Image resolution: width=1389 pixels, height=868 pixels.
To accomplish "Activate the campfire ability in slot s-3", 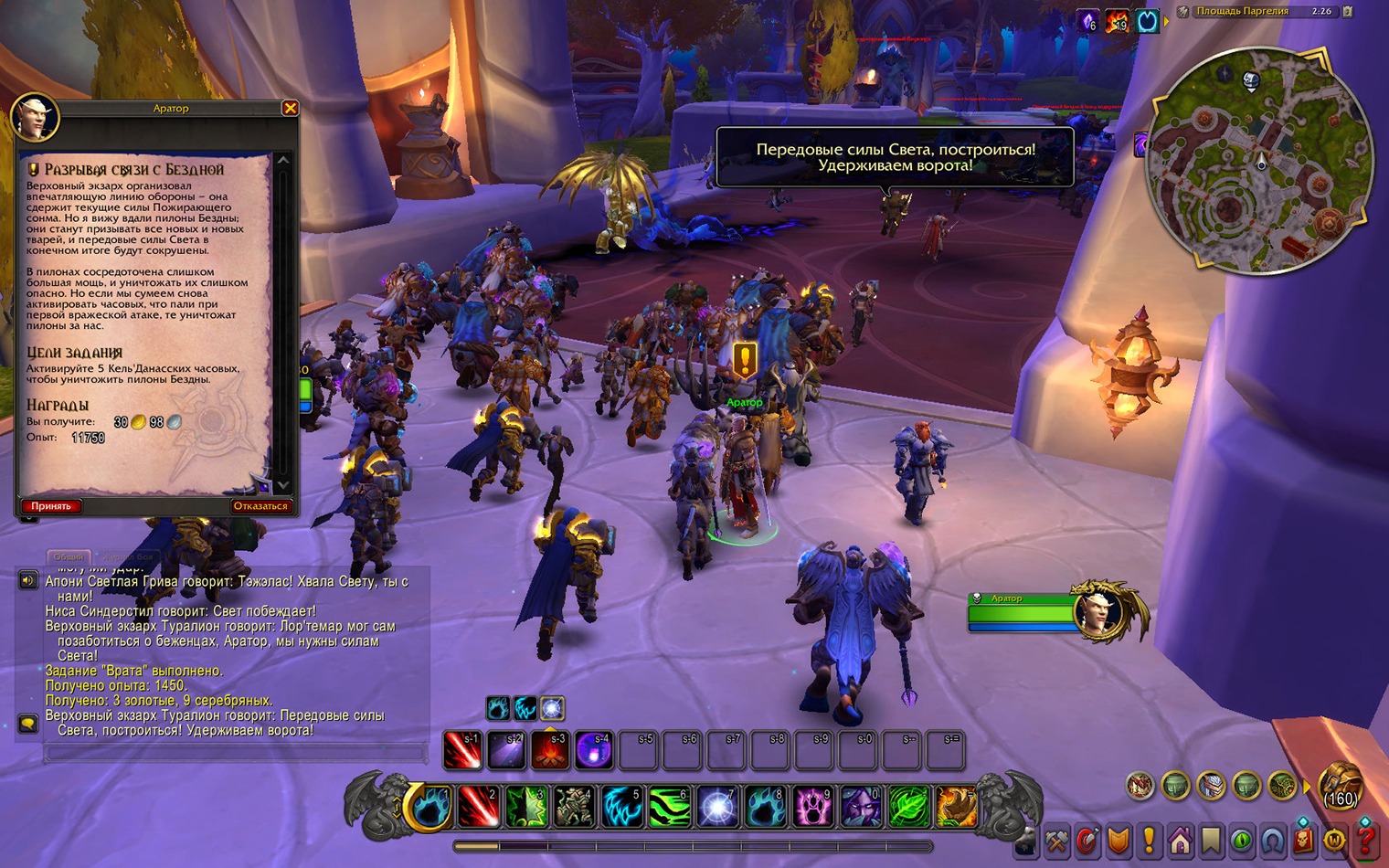I will click(550, 751).
